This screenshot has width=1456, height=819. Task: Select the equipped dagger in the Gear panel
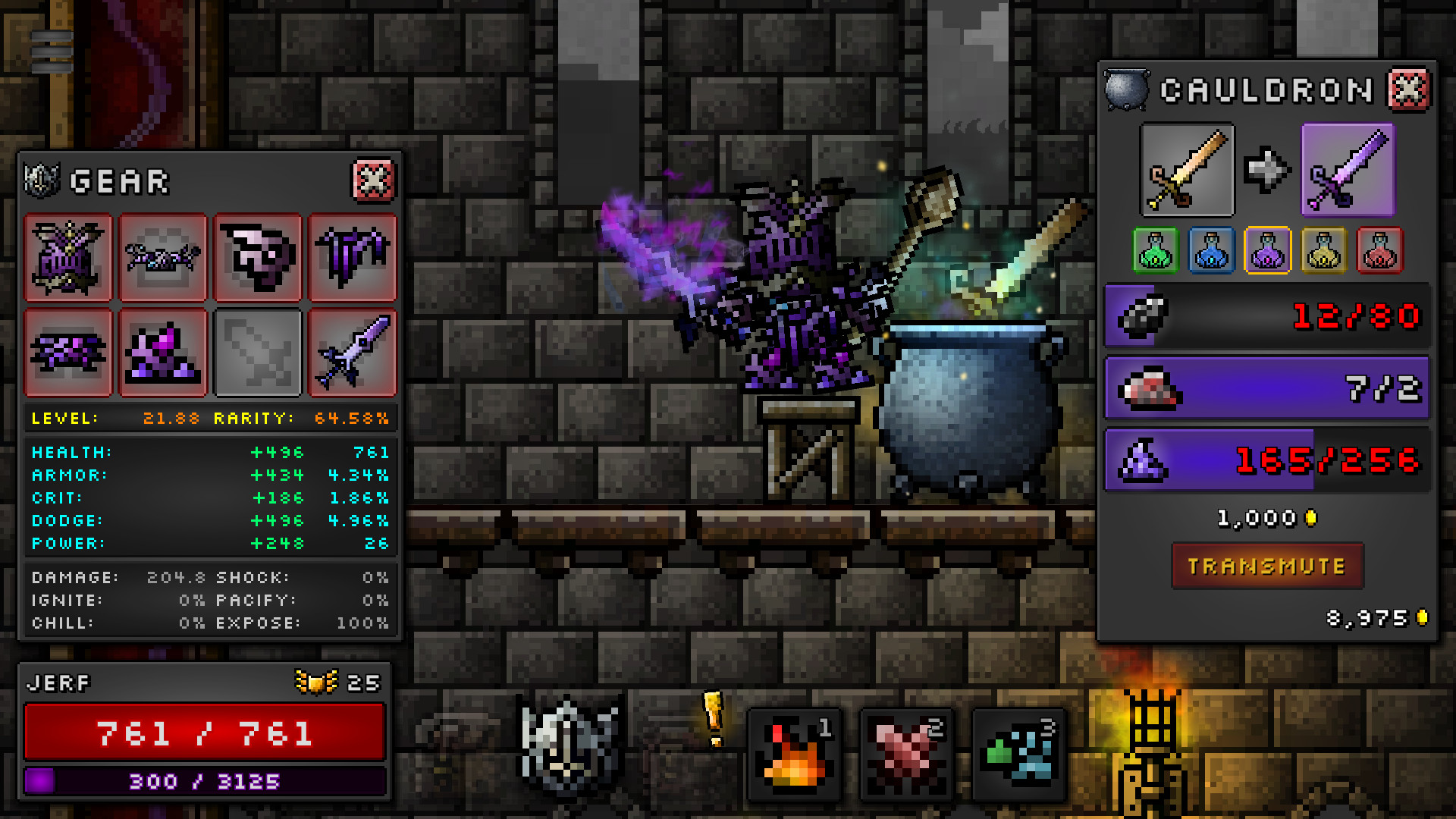pyautogui.click(x=353, y=353)
